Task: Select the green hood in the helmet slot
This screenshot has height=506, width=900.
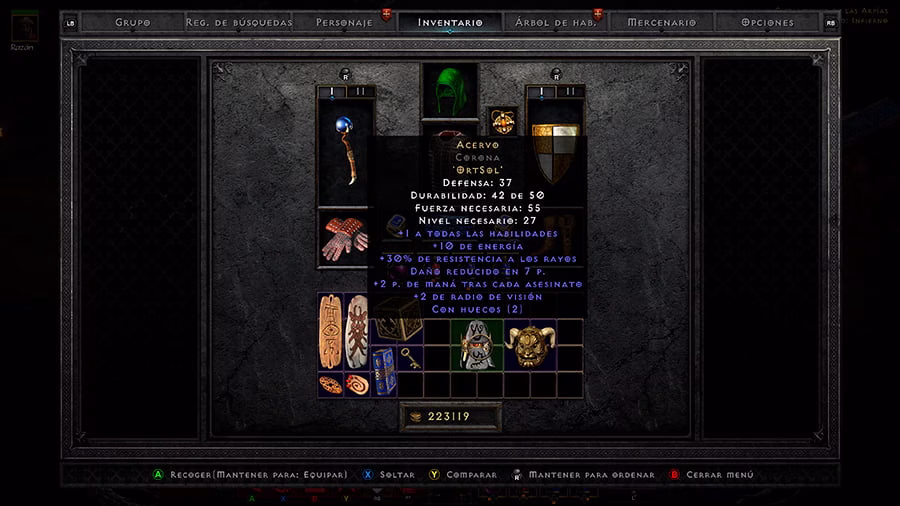Action: (449, 91)
